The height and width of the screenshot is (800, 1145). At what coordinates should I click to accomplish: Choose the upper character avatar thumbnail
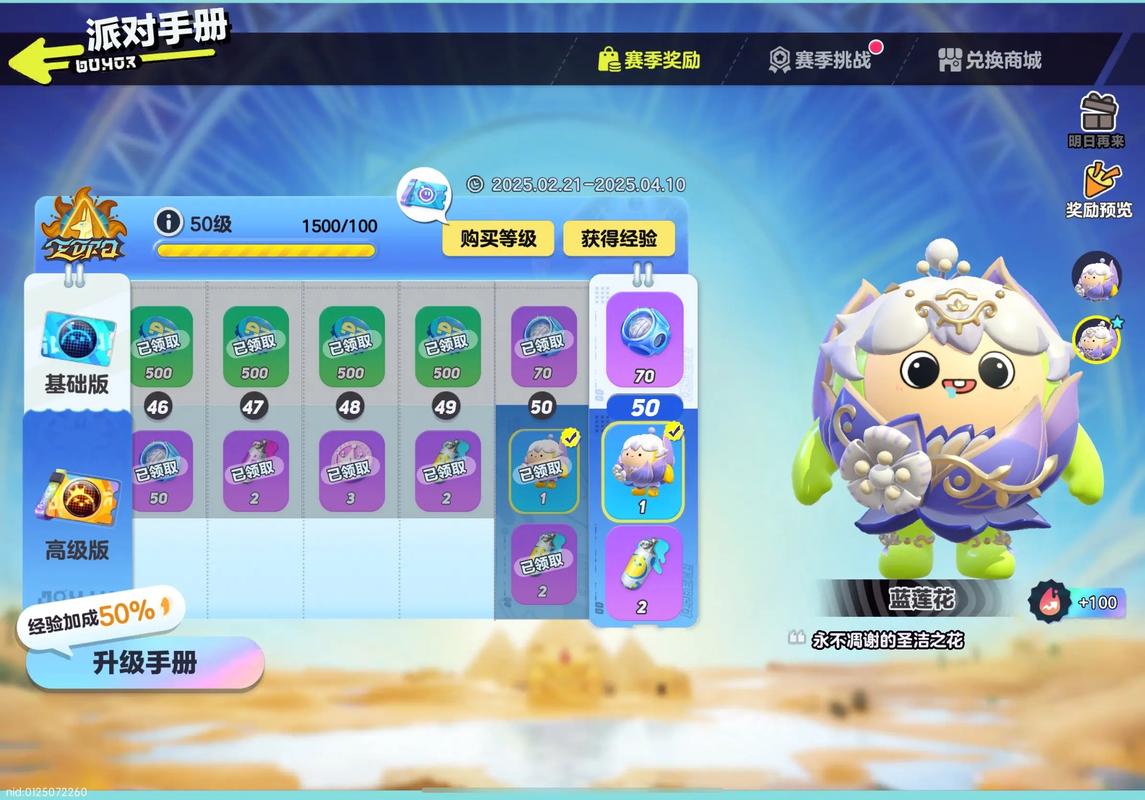[1096, 275]
